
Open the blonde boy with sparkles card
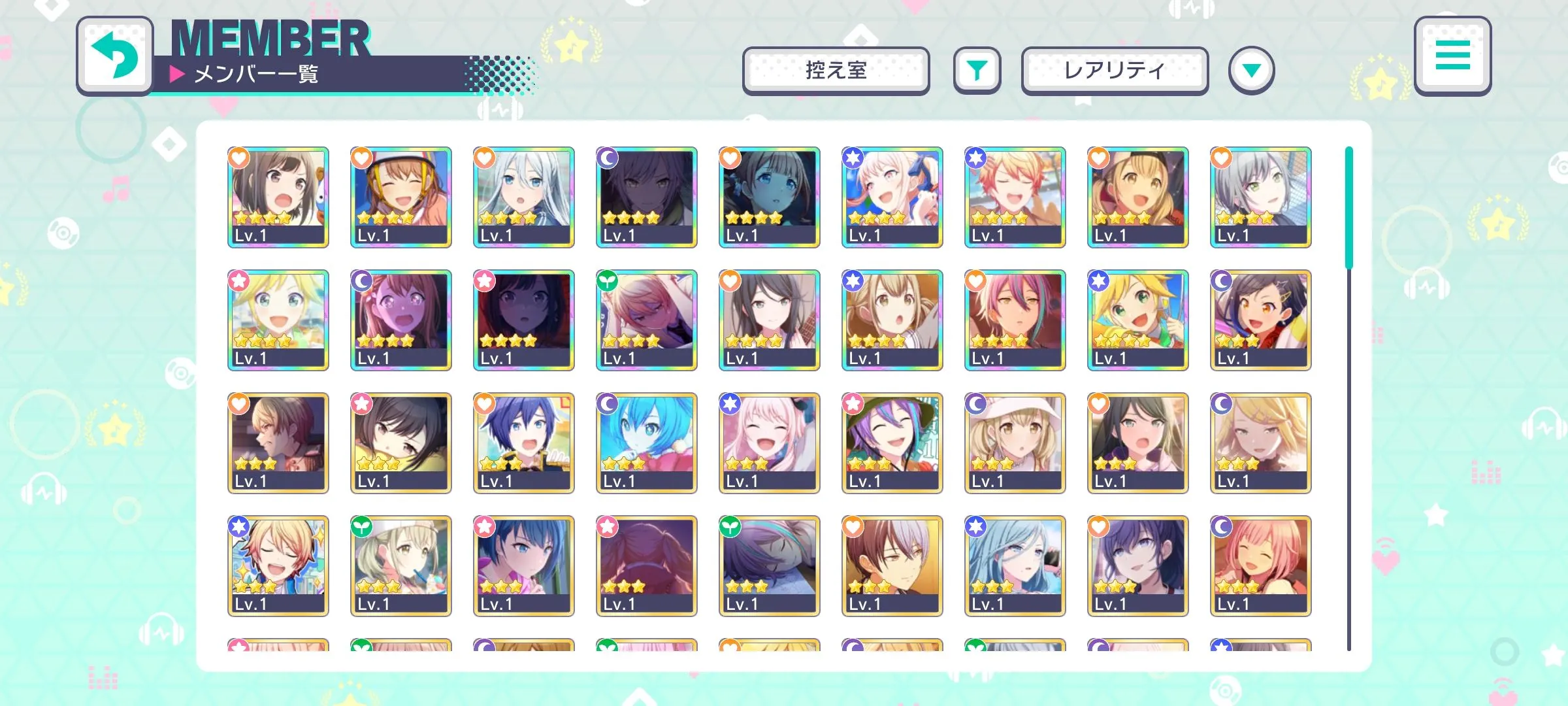278,565
